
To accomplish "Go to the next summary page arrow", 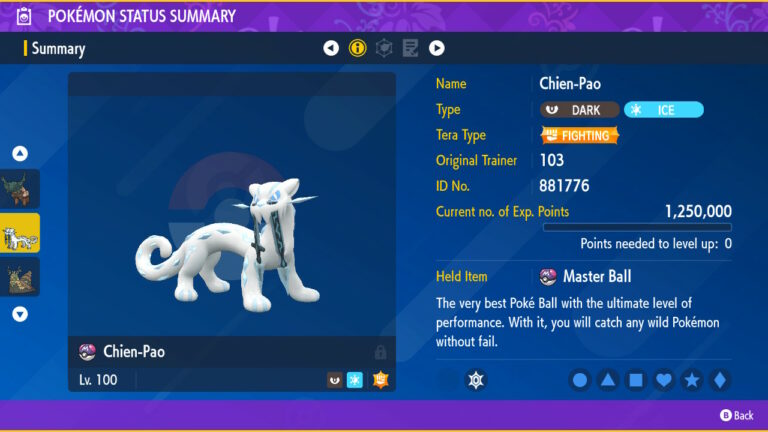I will (437, 48).
